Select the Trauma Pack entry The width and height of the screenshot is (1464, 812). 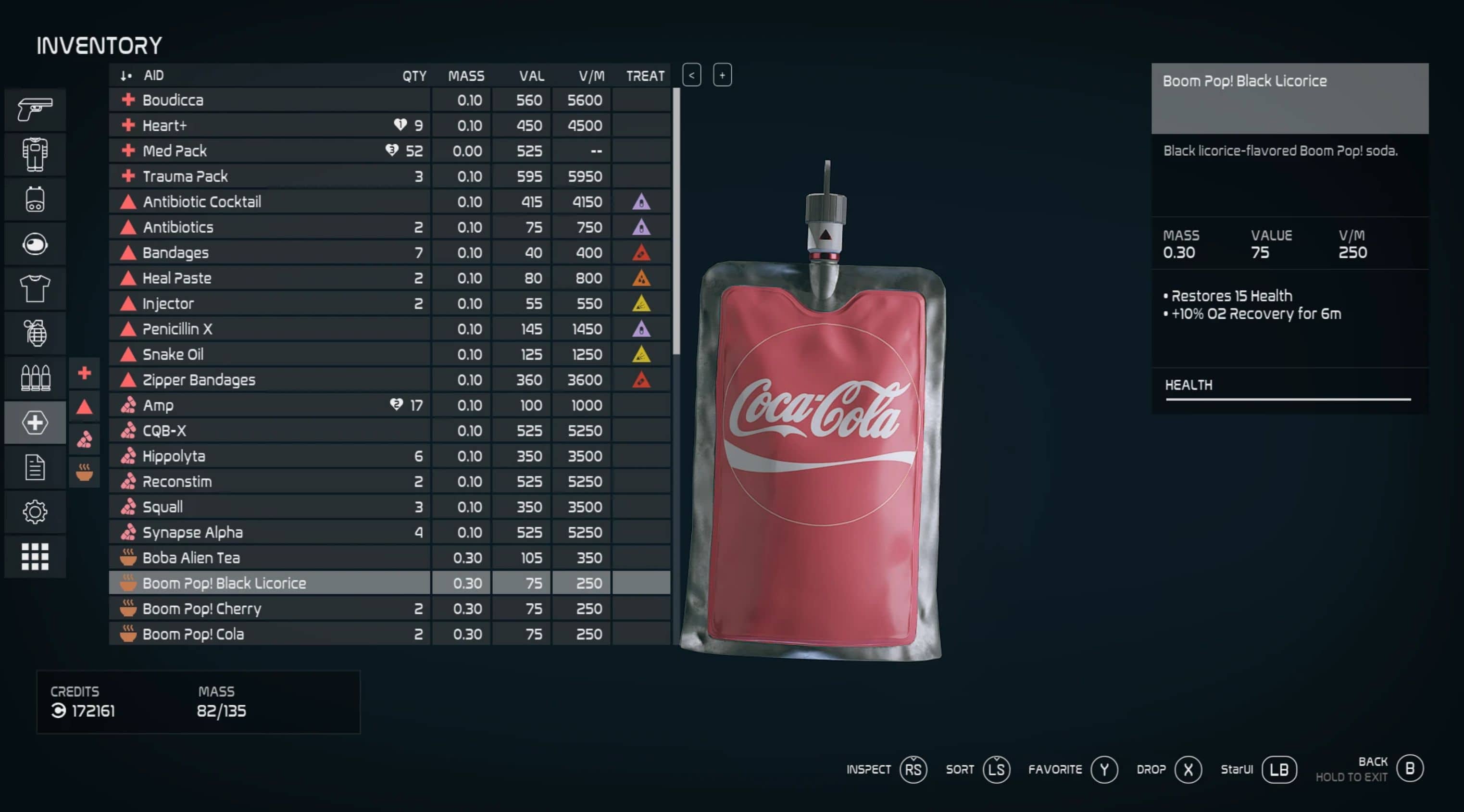[269, 176]
